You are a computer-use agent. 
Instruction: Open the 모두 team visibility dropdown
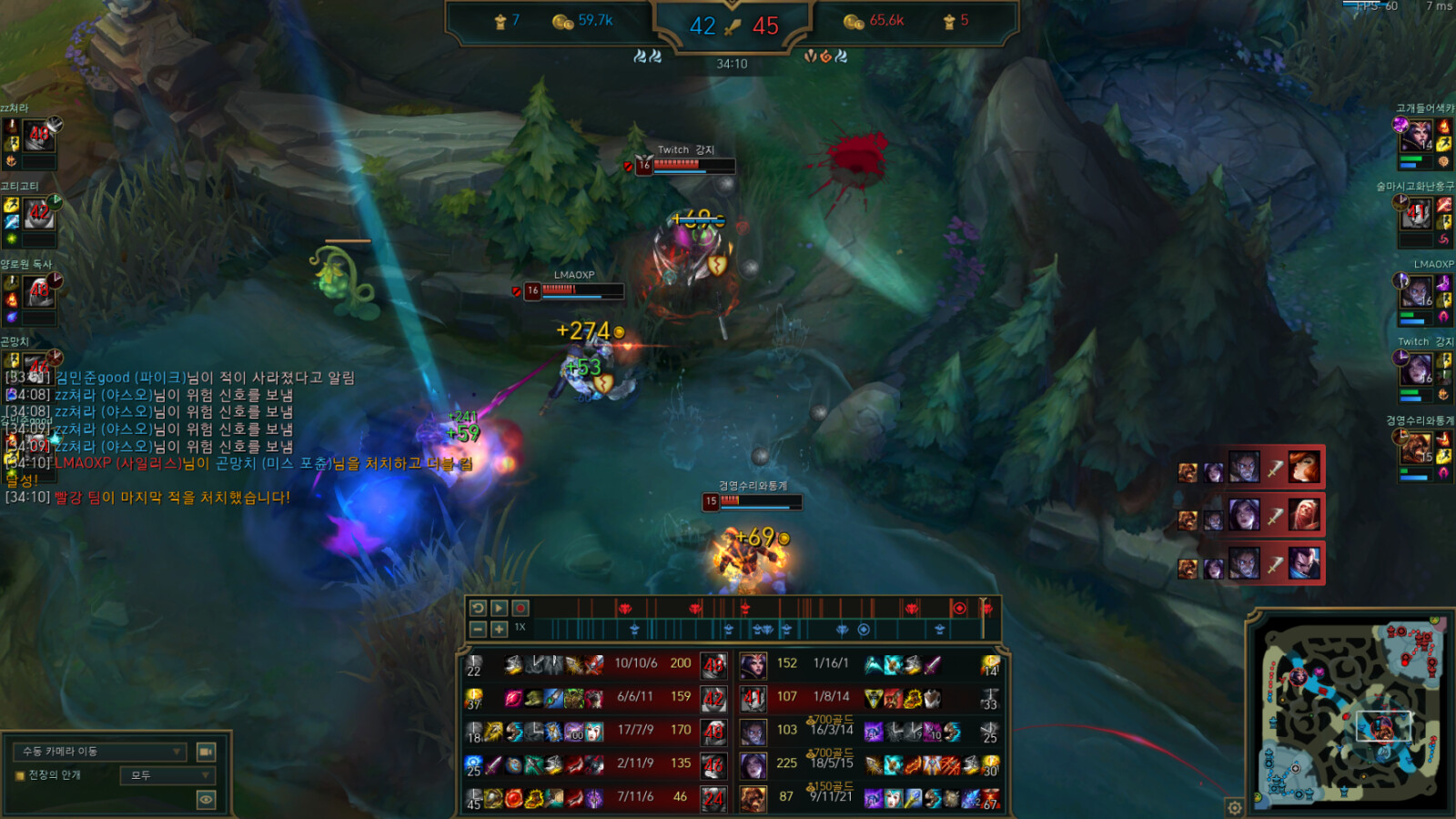point(168,775)
